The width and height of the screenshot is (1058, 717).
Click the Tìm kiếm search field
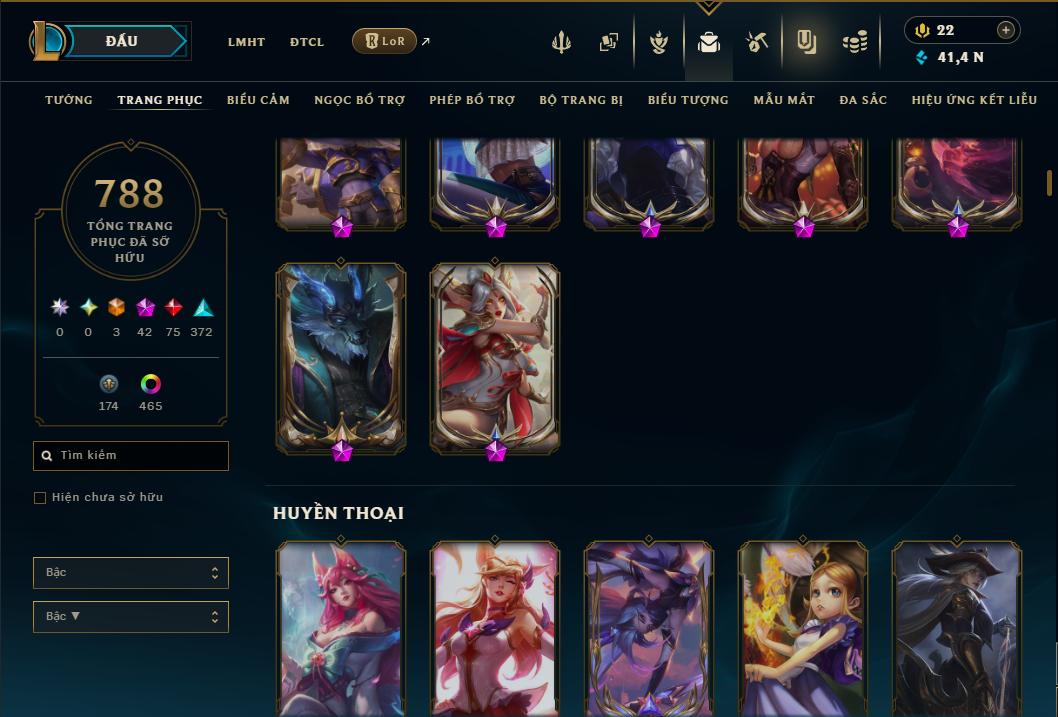[x=131, y=456]
